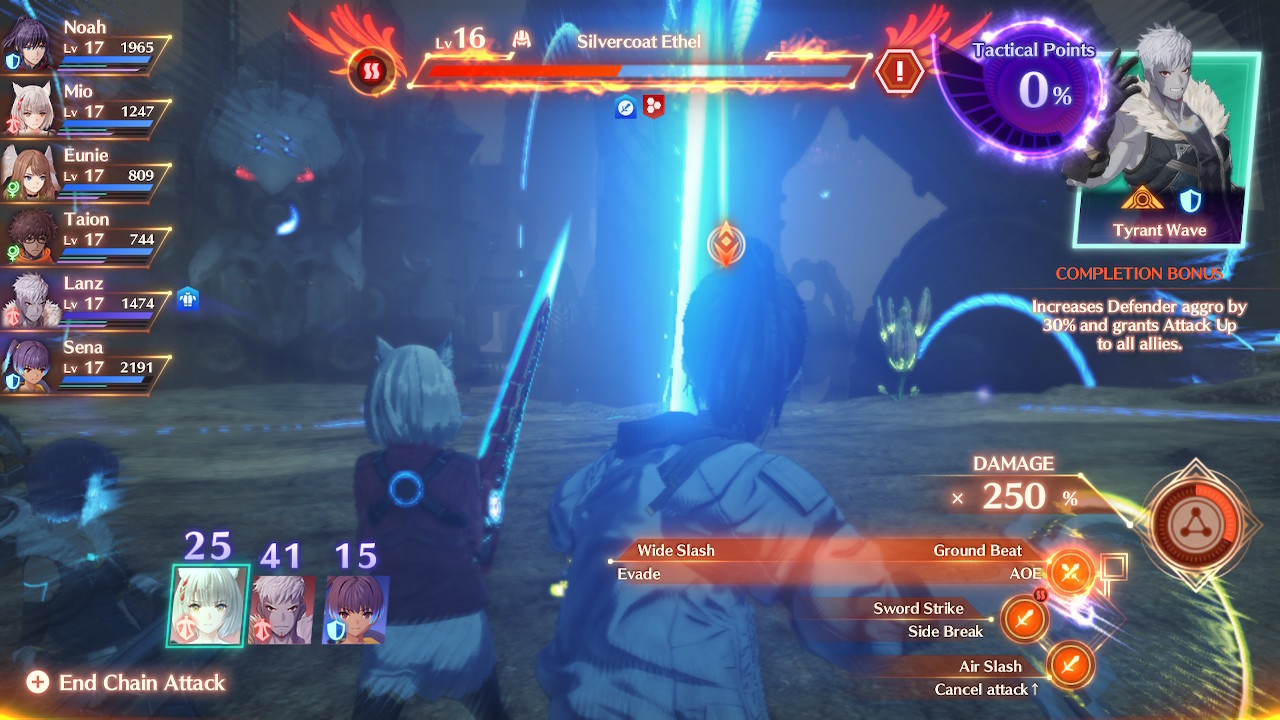The image size is (1280, 720).
Task: End the chain attack
Action: [127, 683]
